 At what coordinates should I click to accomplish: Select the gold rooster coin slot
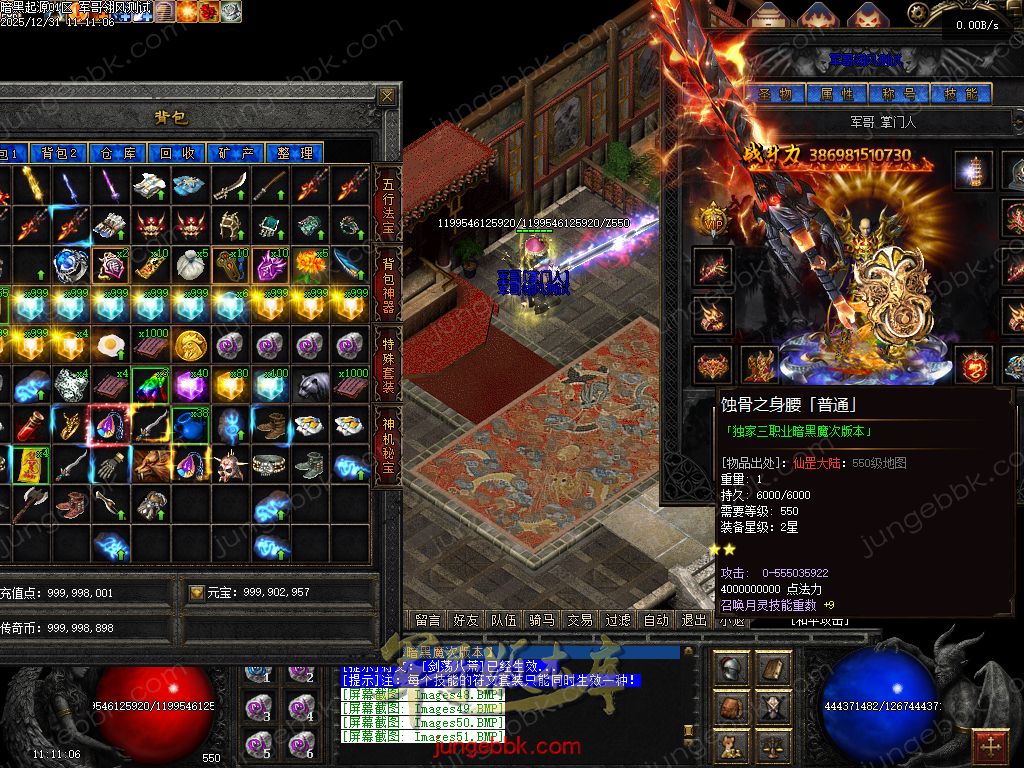point(189,345)
